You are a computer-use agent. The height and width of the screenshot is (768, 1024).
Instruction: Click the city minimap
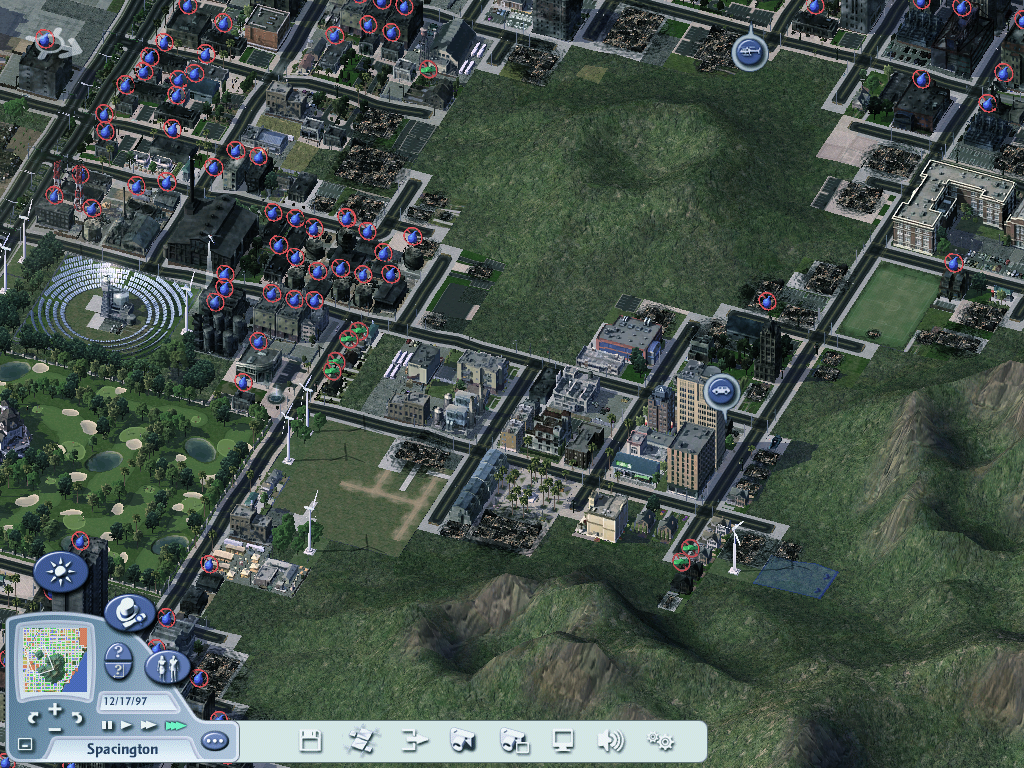point(53,659)
